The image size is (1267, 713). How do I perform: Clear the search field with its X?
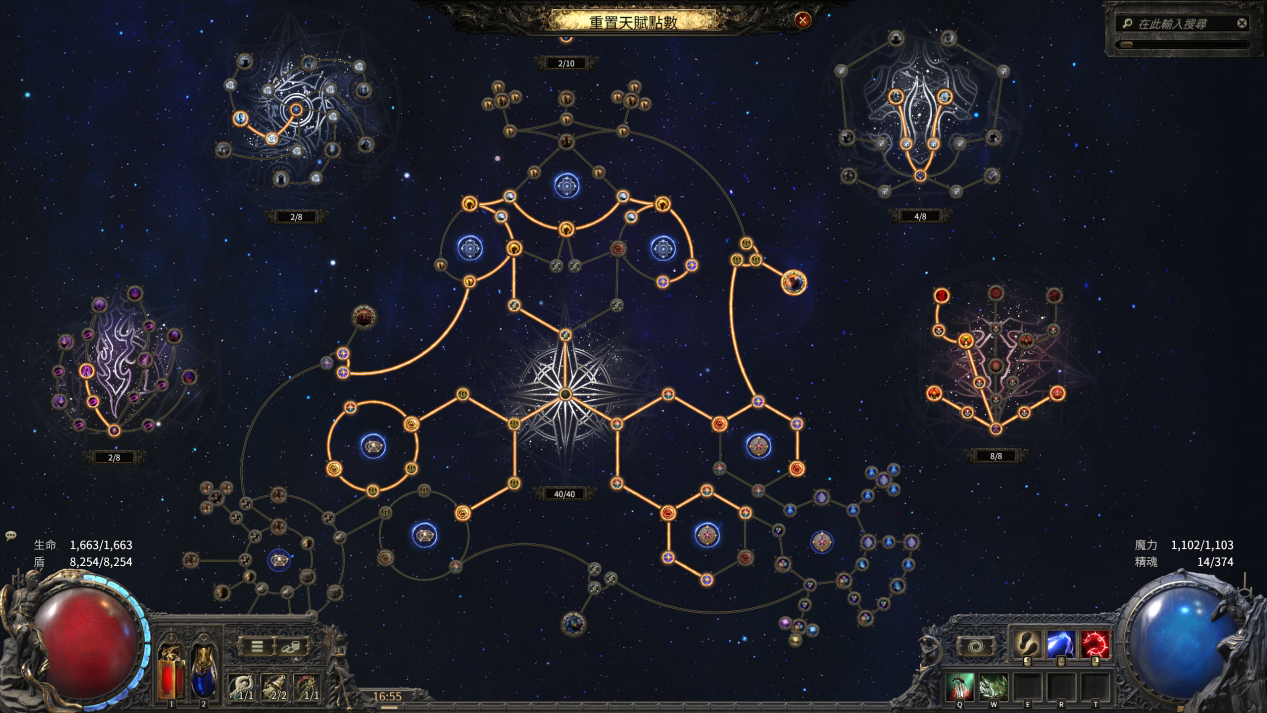point(1242,23)
